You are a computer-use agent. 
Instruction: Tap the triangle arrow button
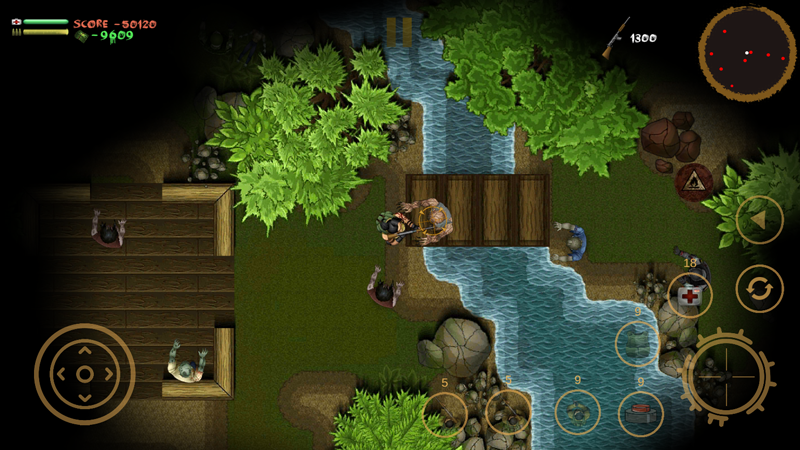coord(759,219)
